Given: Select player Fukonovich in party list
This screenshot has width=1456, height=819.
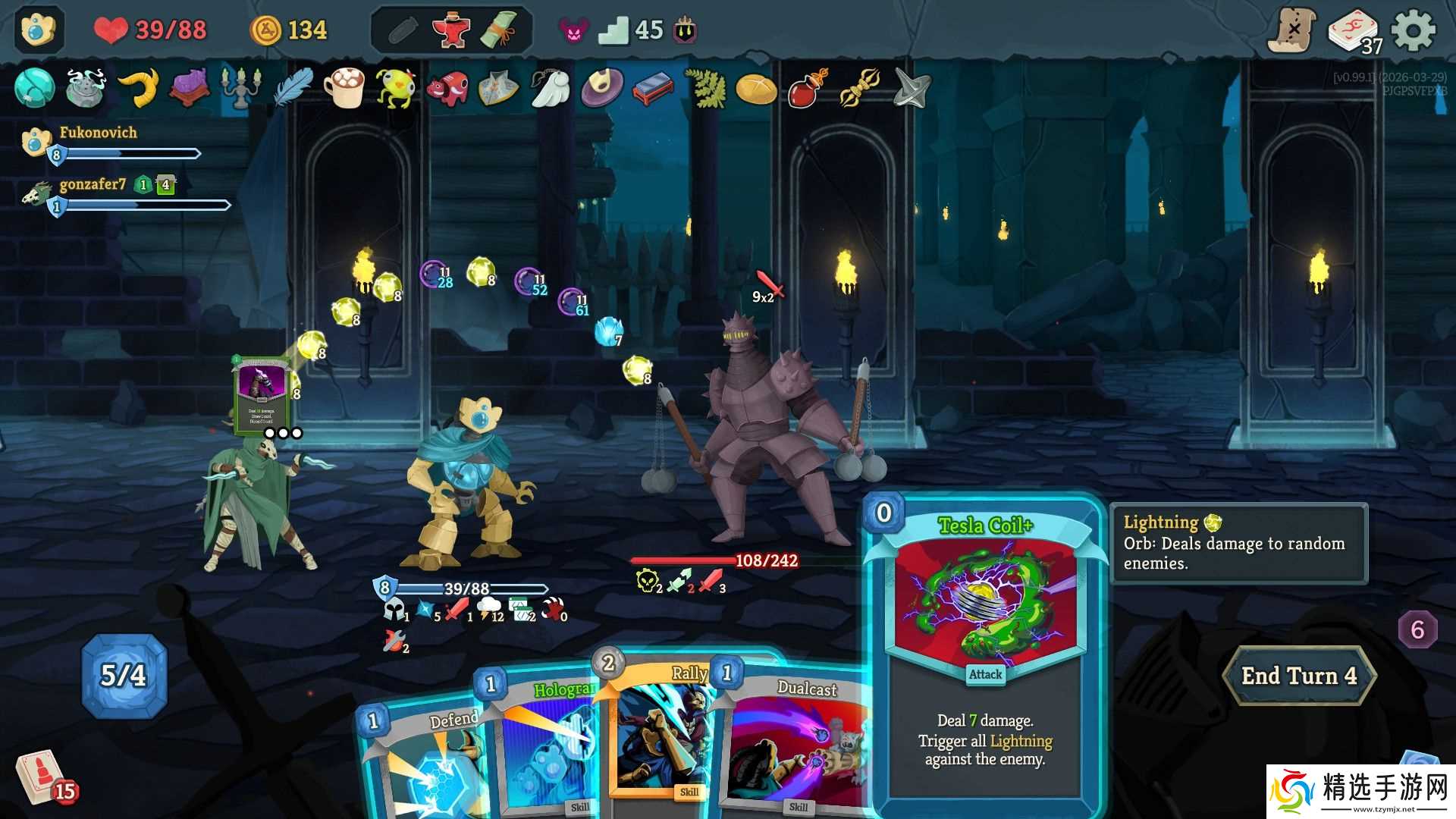Looking at the screenshot, I should (99, 133).
